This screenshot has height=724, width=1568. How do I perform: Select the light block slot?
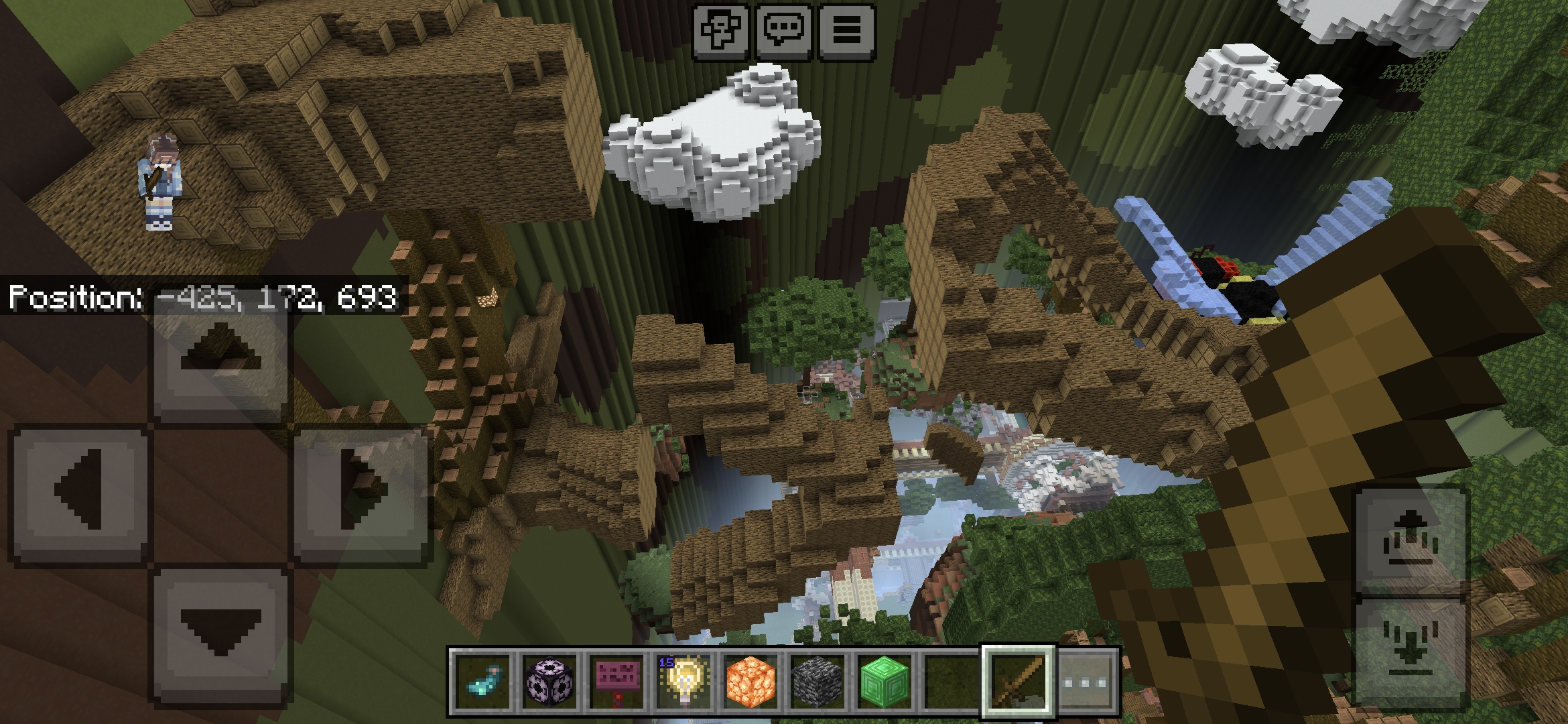684,682
